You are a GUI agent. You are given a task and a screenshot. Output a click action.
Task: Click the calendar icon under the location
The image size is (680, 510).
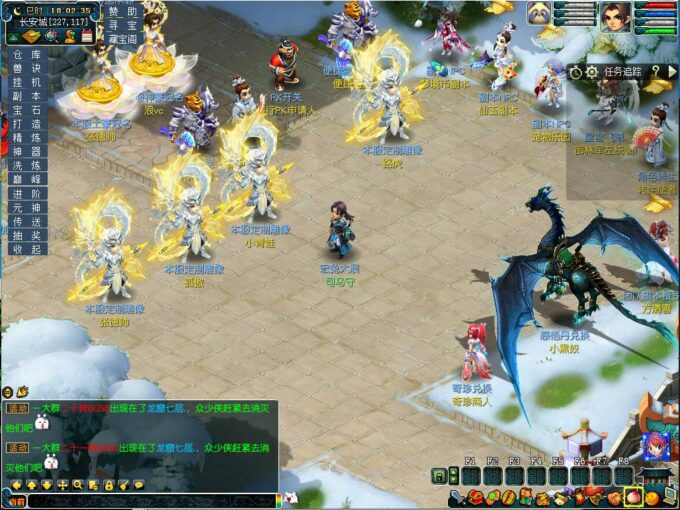click(x=87, y=36)
